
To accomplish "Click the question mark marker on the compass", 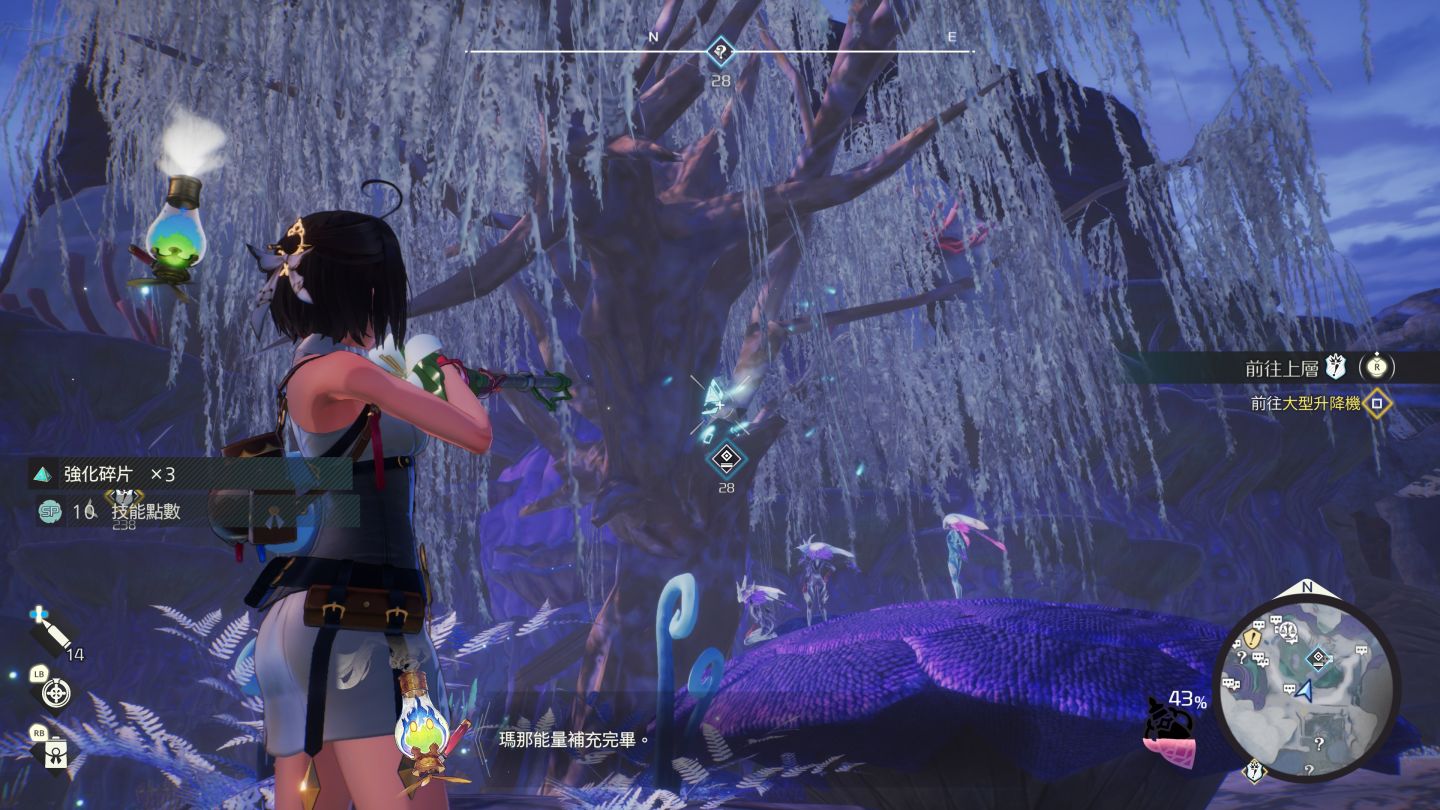I will [x=720, y=52].
